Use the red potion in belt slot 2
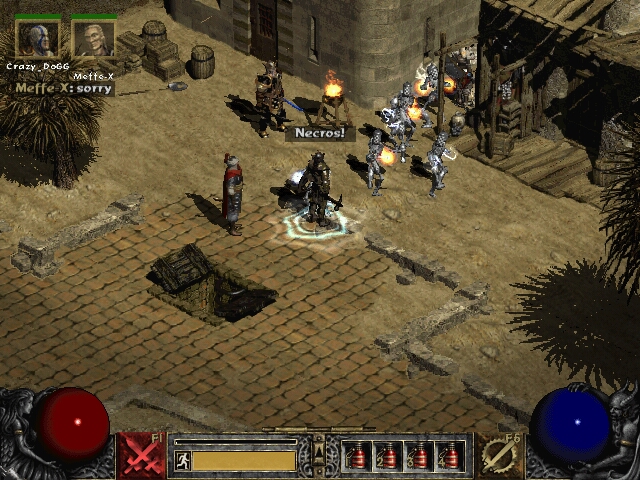The image size is (640, 480). (x=387, y=456)
